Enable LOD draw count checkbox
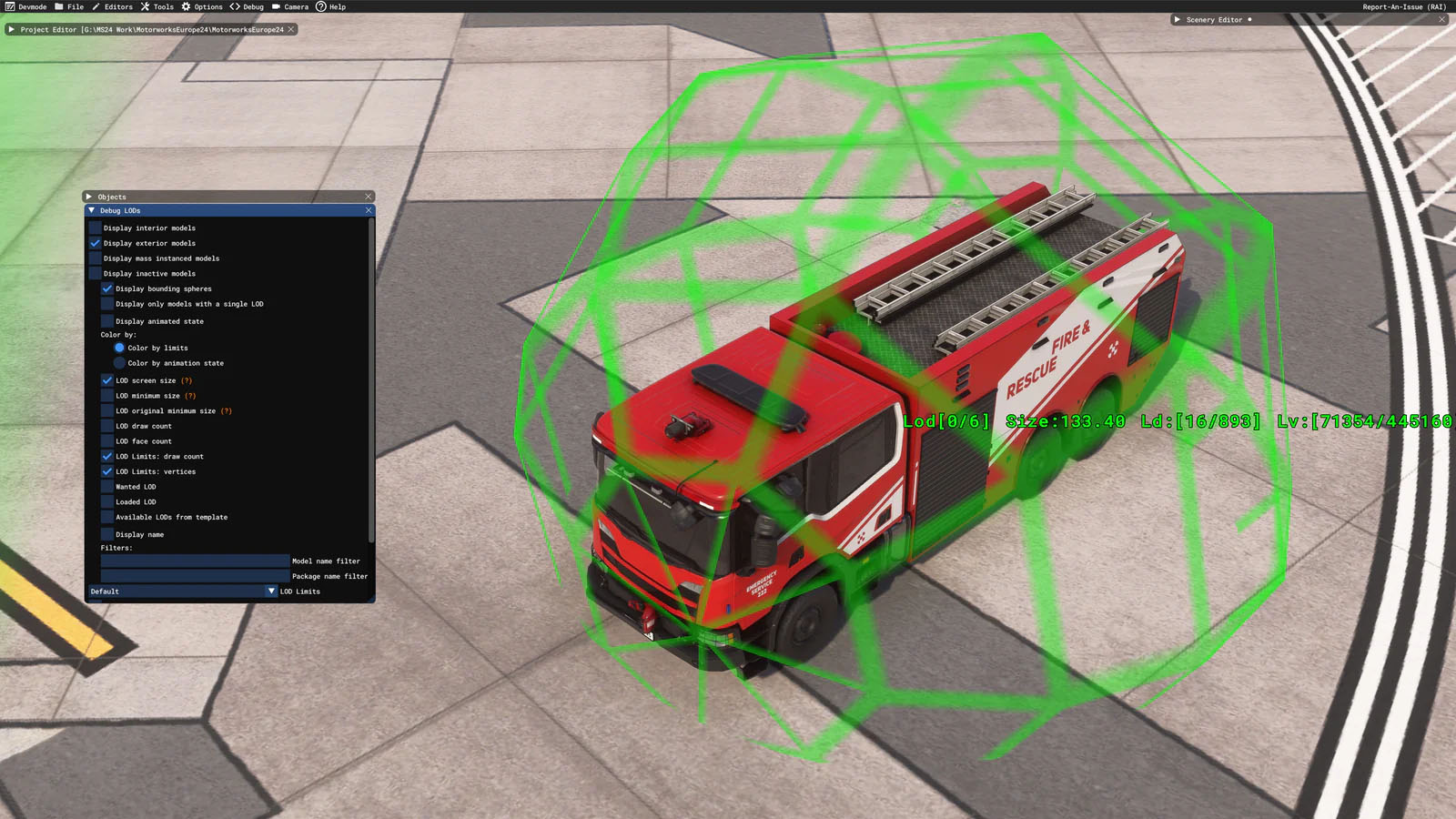Image resolution: width=1456 pixels, height=819 pixels. click(107, 426)
